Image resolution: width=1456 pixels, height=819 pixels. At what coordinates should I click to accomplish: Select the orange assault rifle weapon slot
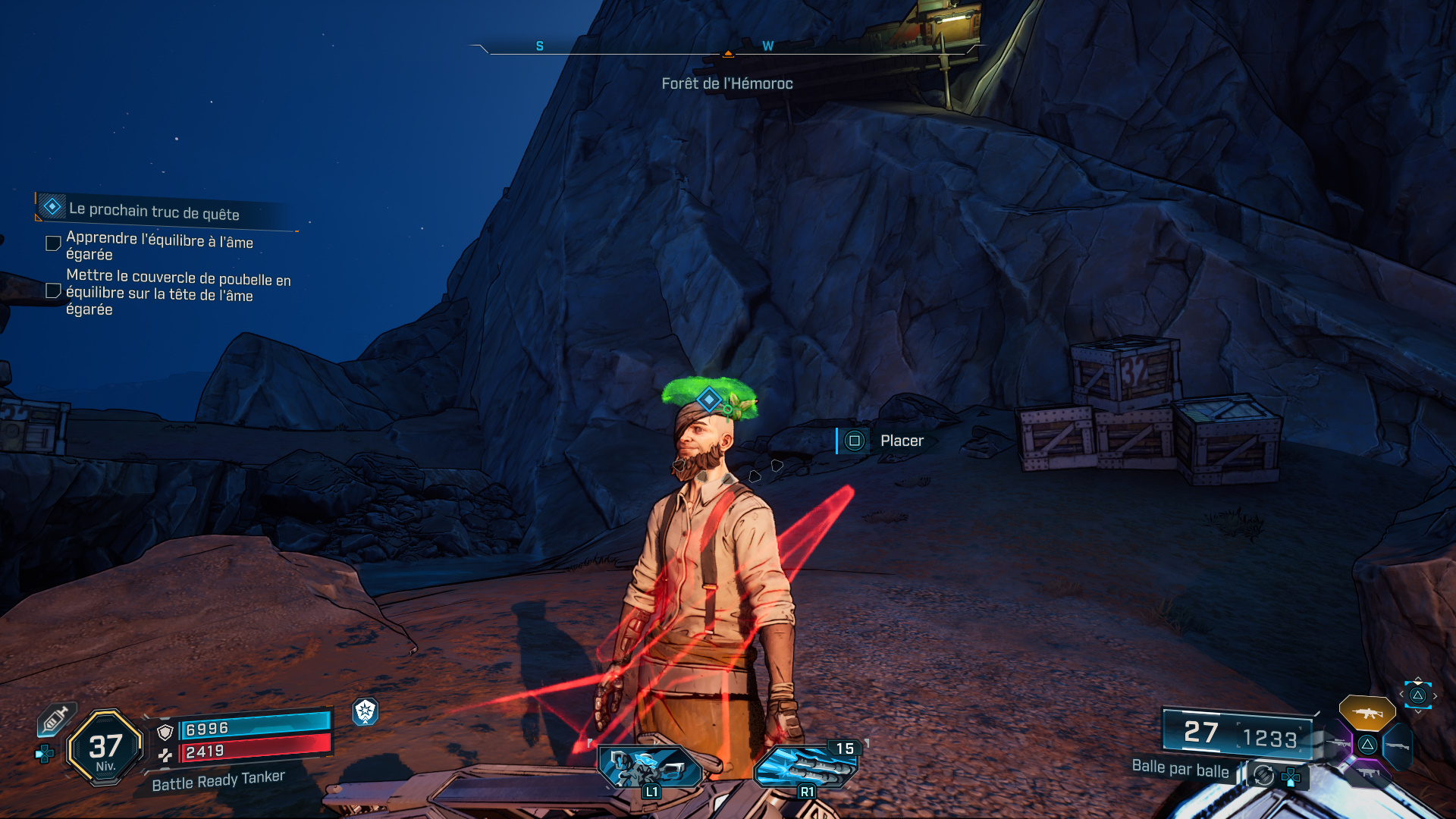(x=1367, y=713)
